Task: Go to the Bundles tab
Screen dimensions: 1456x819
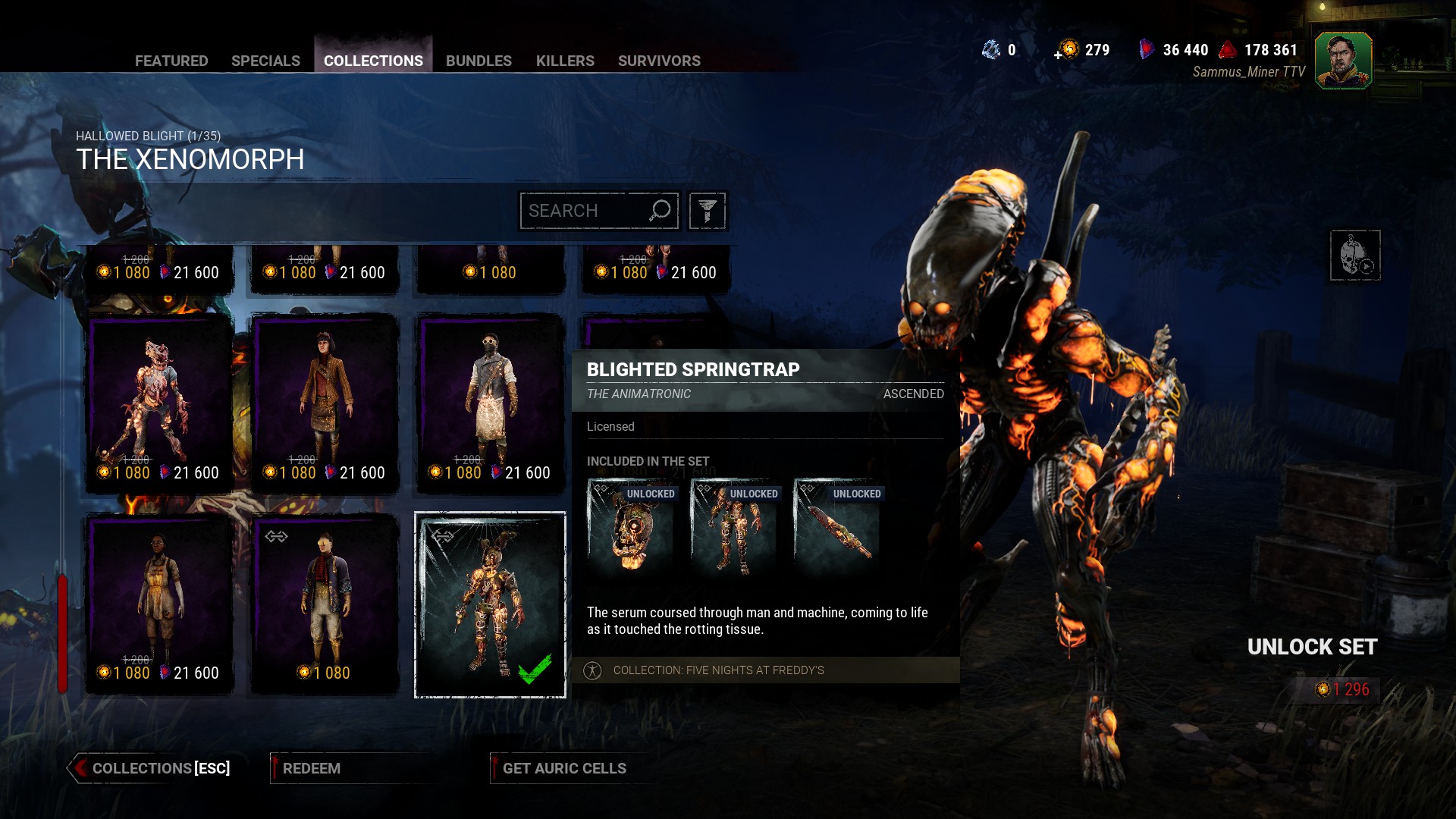Action: tap(479, 61)
